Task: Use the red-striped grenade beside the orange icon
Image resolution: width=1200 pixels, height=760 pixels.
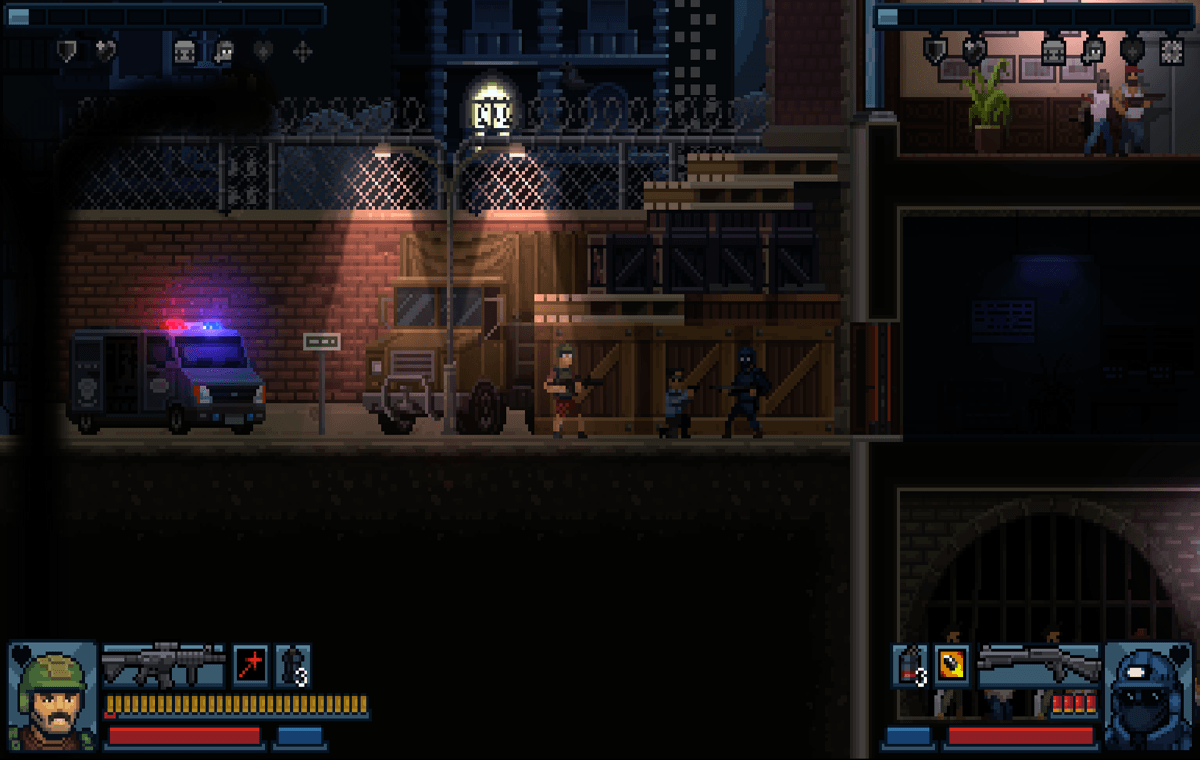Action: coord(909,665)
